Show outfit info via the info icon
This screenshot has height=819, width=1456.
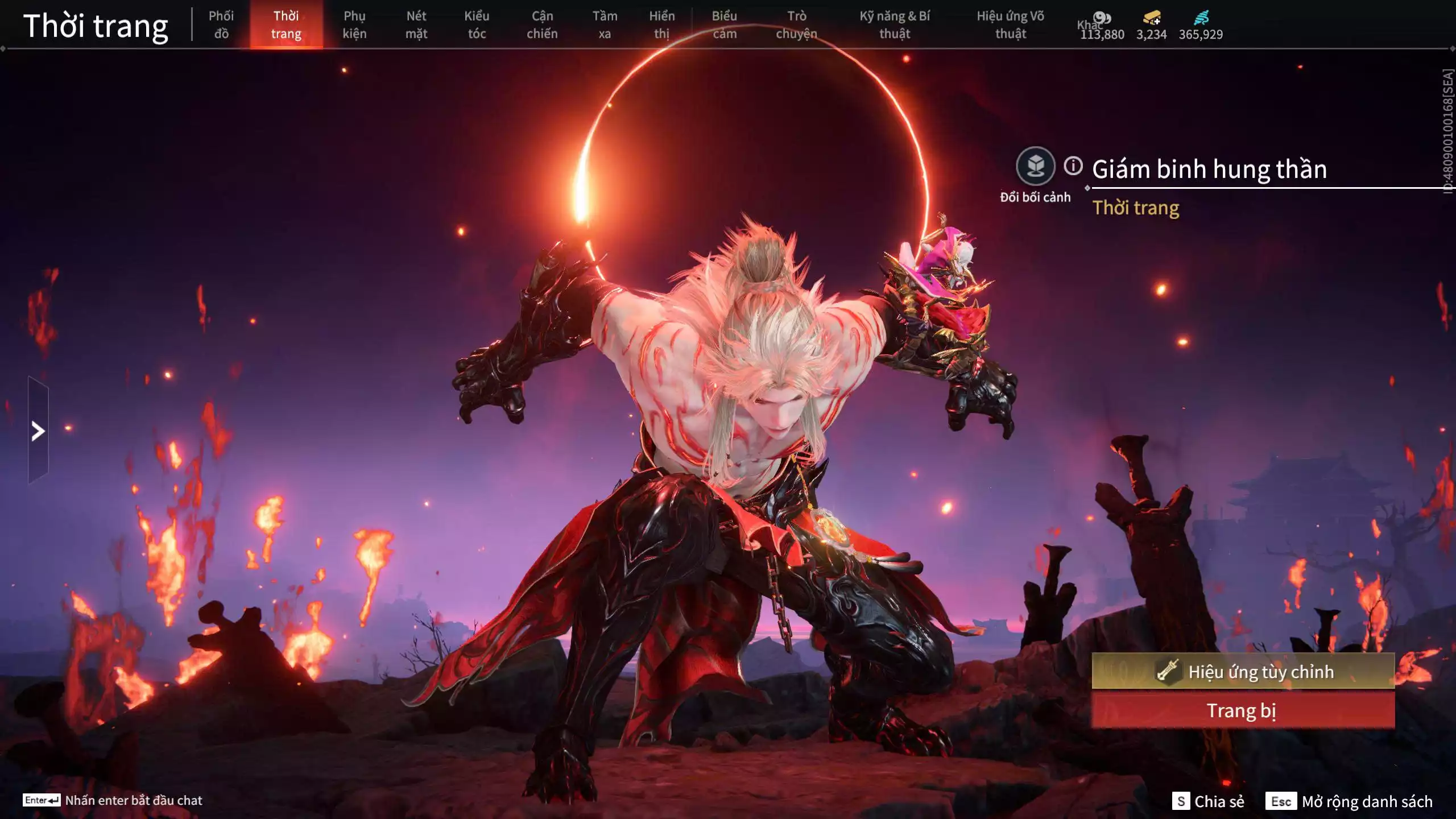(x=1073, y=166)
